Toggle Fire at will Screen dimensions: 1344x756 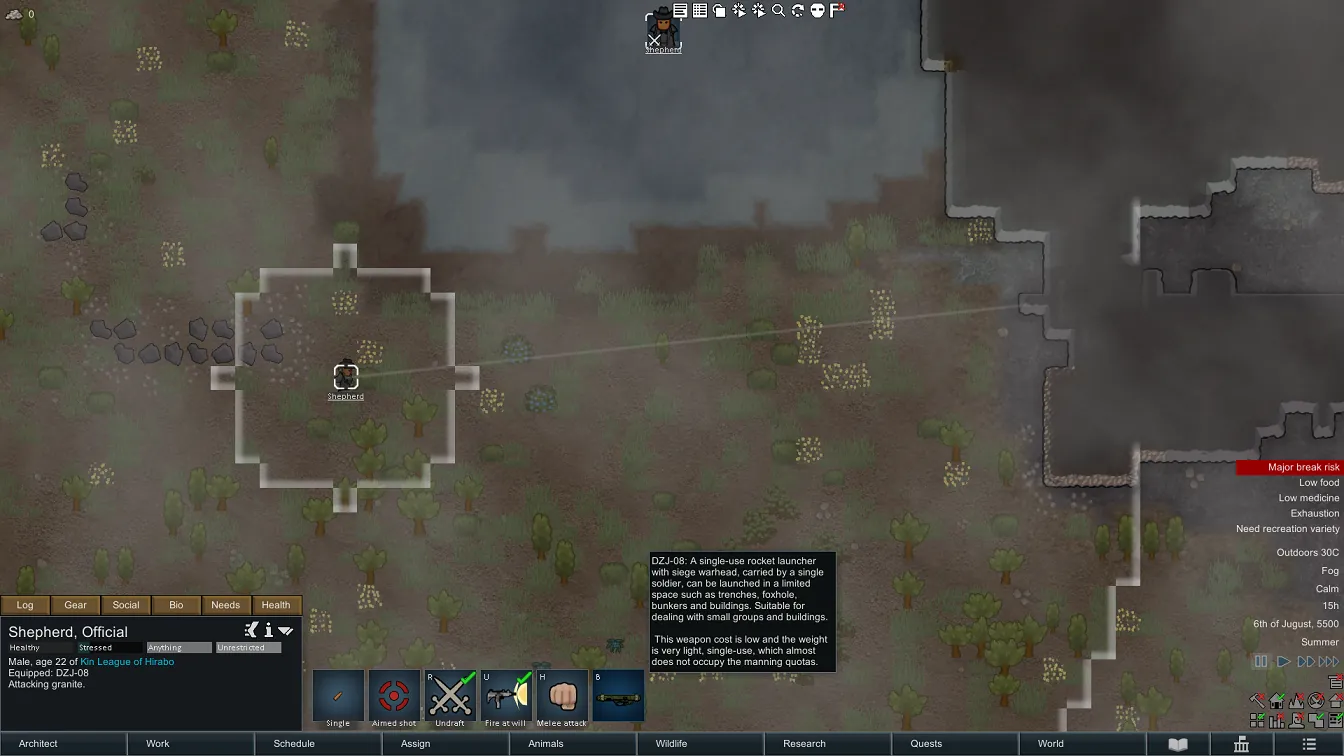point(506,697)
